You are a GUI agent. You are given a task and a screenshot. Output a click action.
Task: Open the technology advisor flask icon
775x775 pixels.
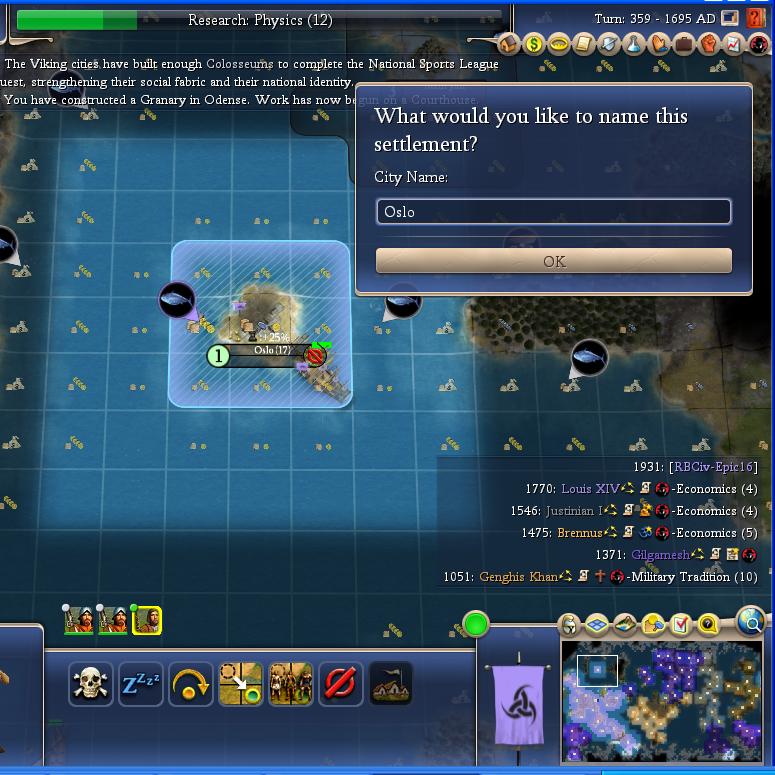634,44
